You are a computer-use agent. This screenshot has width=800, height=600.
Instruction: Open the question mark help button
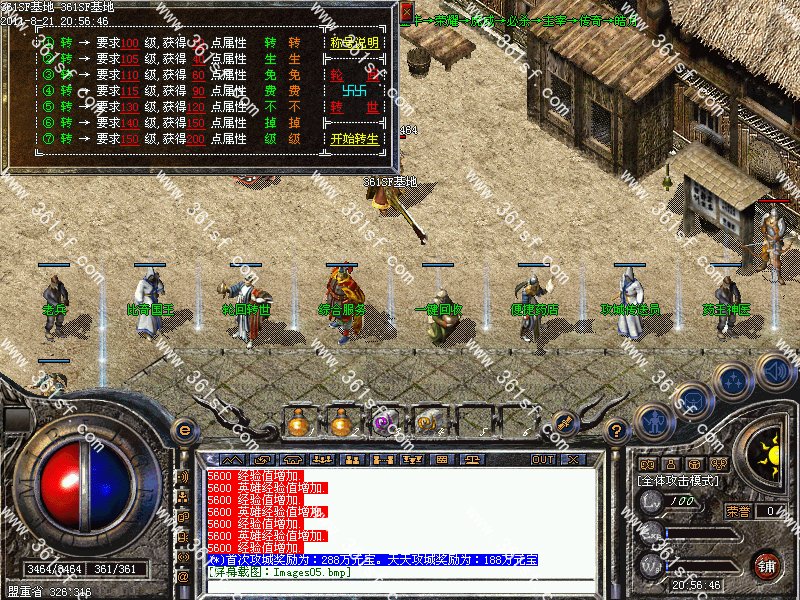coord(617,431)
